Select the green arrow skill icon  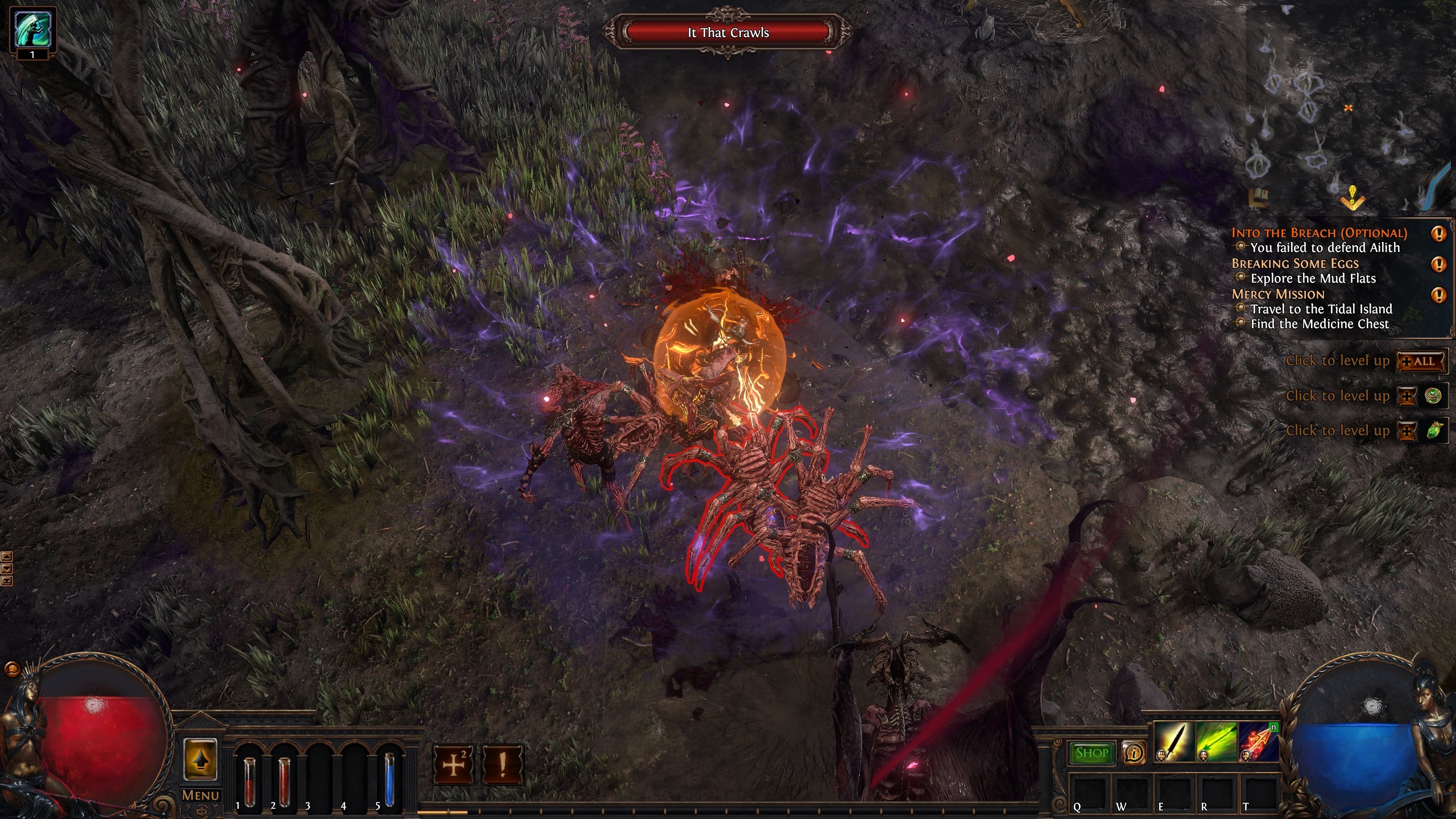pos(1217,742)
